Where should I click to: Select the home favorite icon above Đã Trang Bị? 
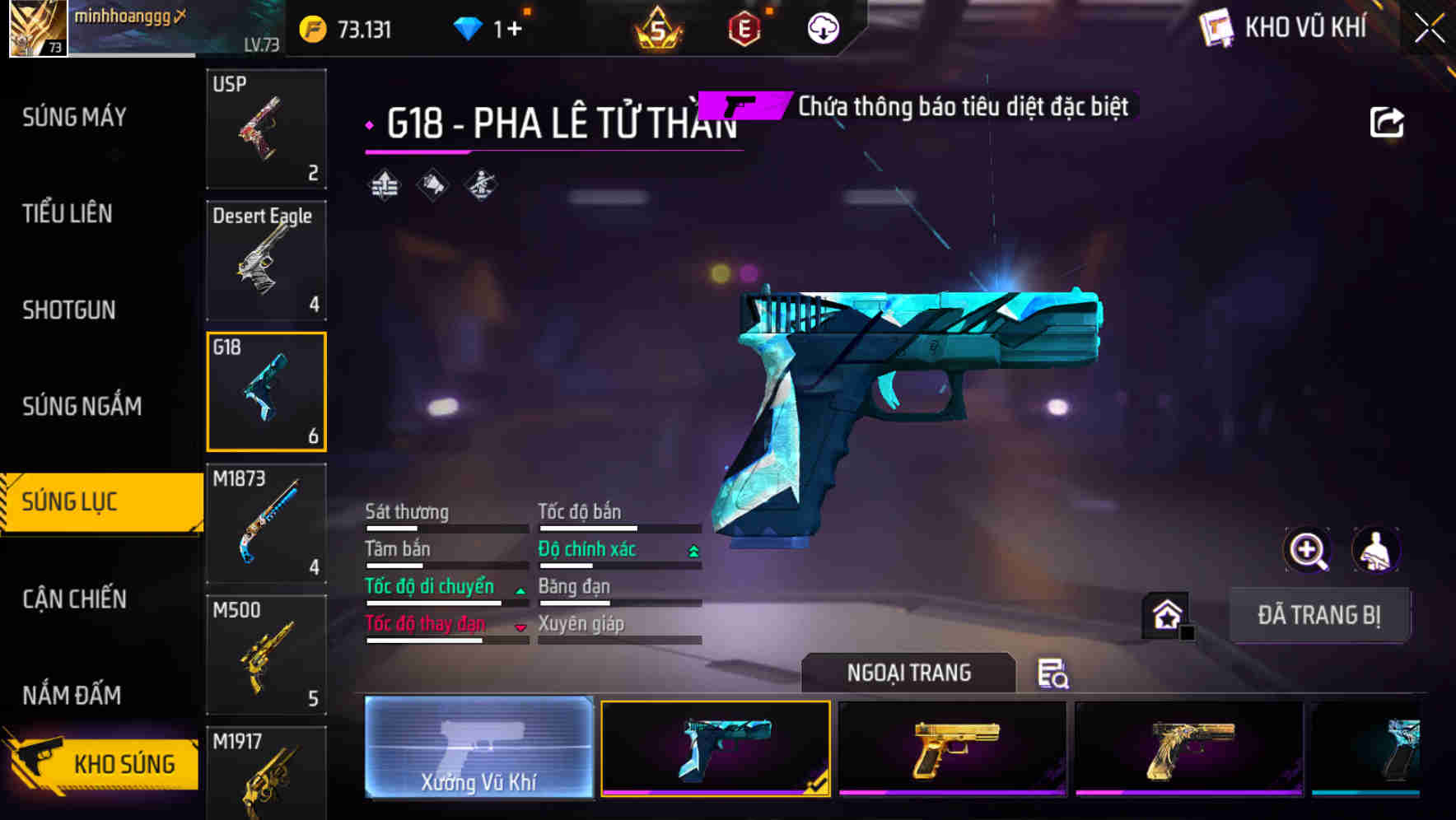(x=1163, y=614)
